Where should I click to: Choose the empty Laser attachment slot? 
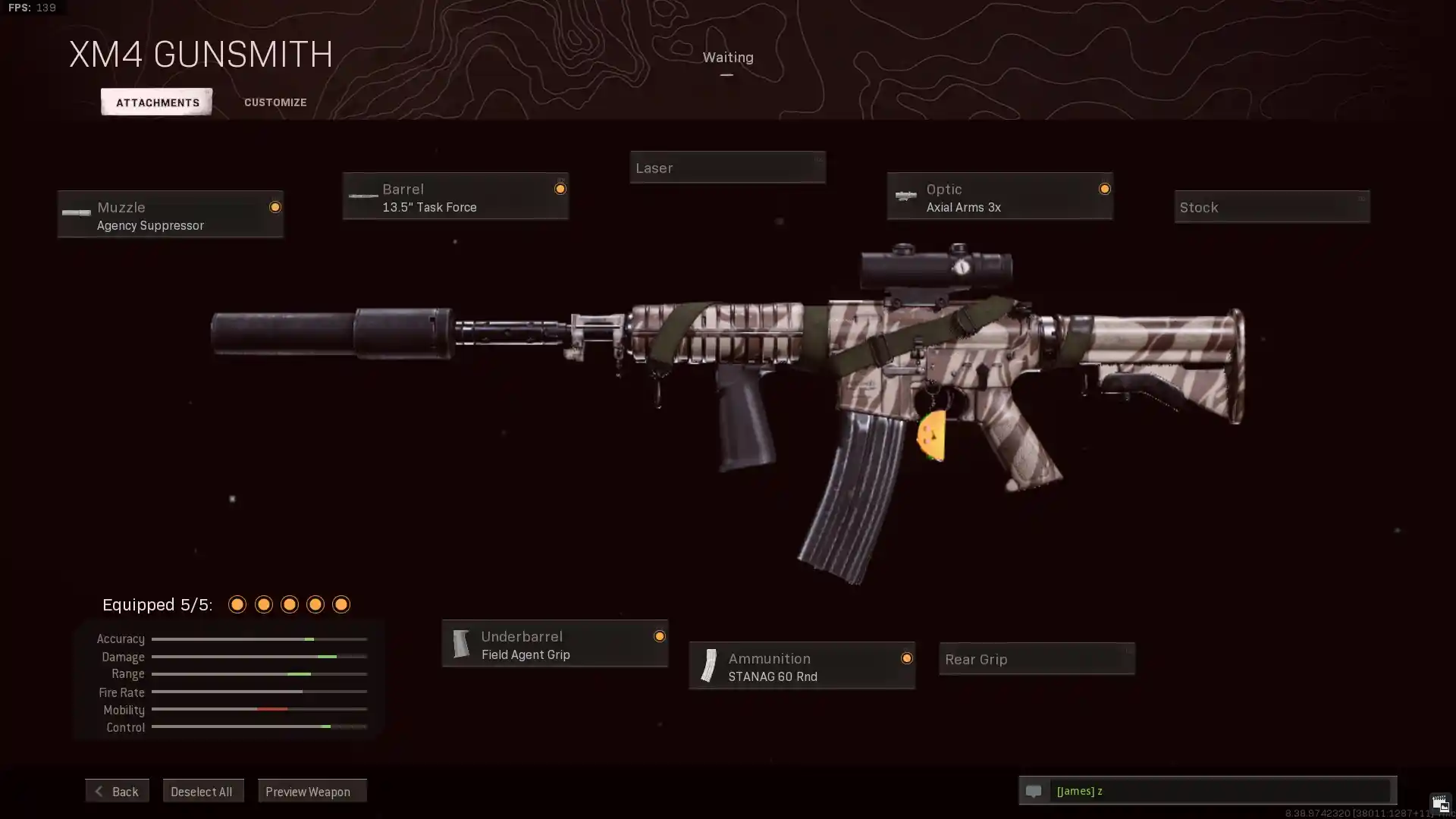click(x=727, y=168)
